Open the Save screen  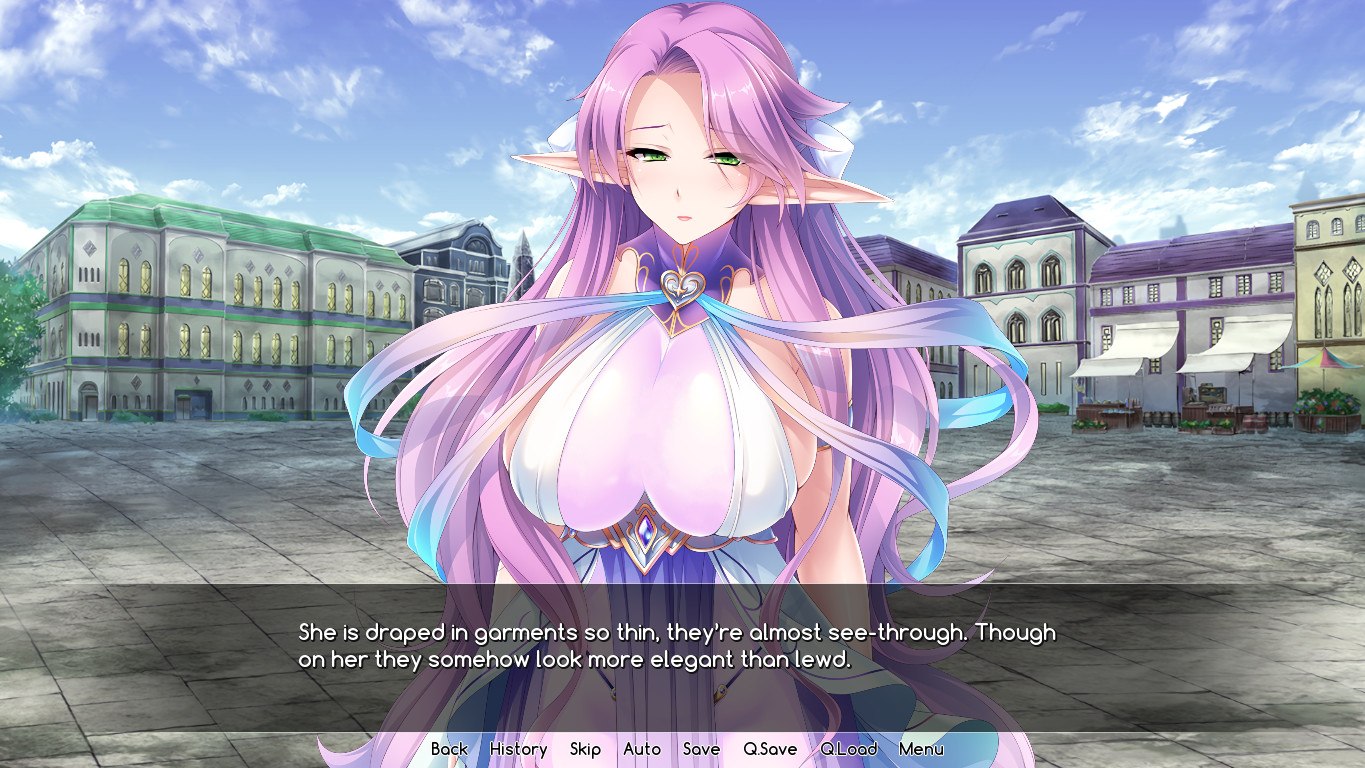pyautogui.click(x=701, y=749)
